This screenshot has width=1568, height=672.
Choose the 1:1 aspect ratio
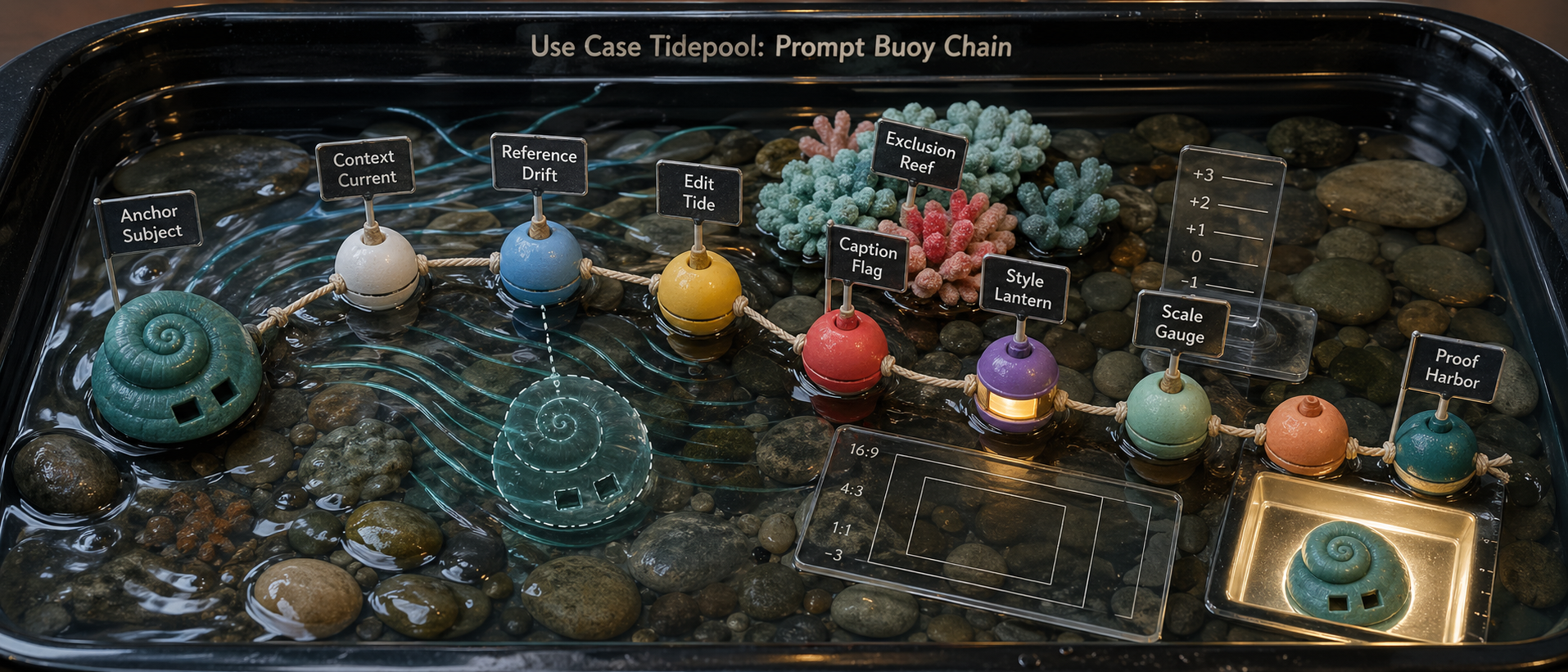pos(842,529)
